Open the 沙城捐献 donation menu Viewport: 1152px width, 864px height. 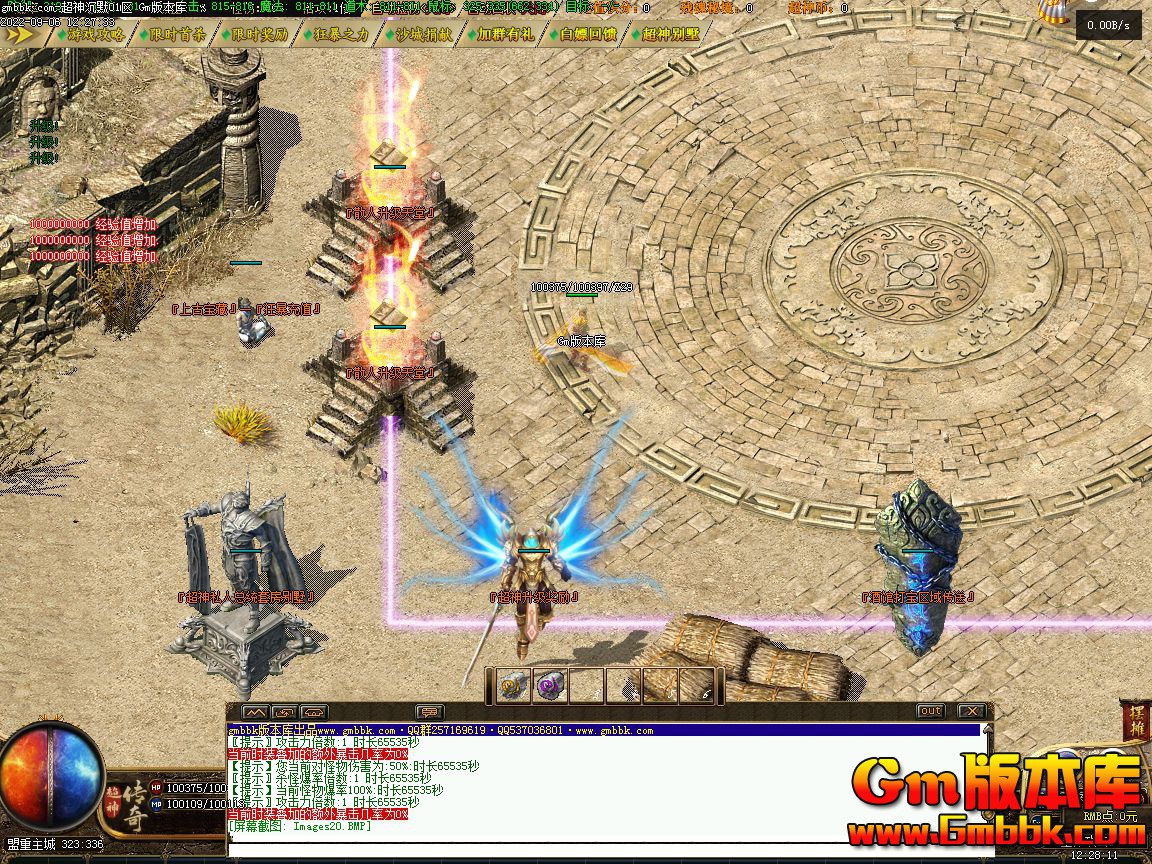421,34
